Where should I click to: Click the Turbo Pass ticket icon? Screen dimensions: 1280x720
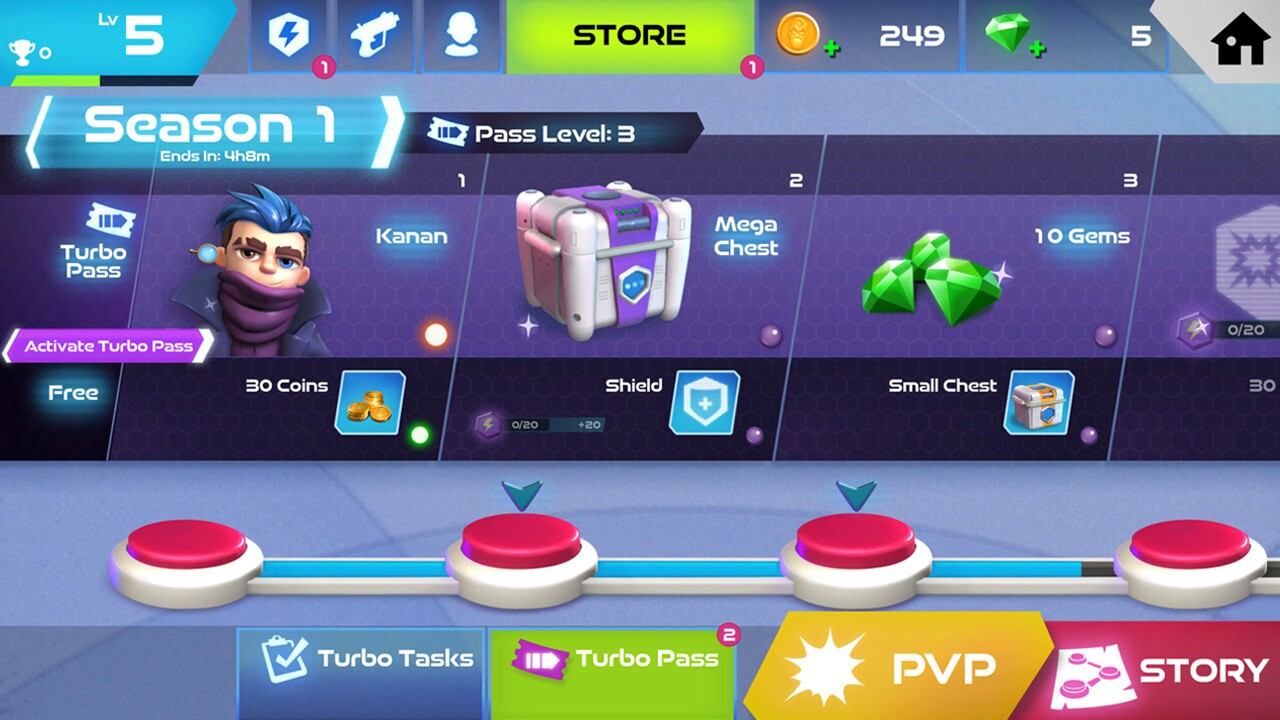[110, 218]
